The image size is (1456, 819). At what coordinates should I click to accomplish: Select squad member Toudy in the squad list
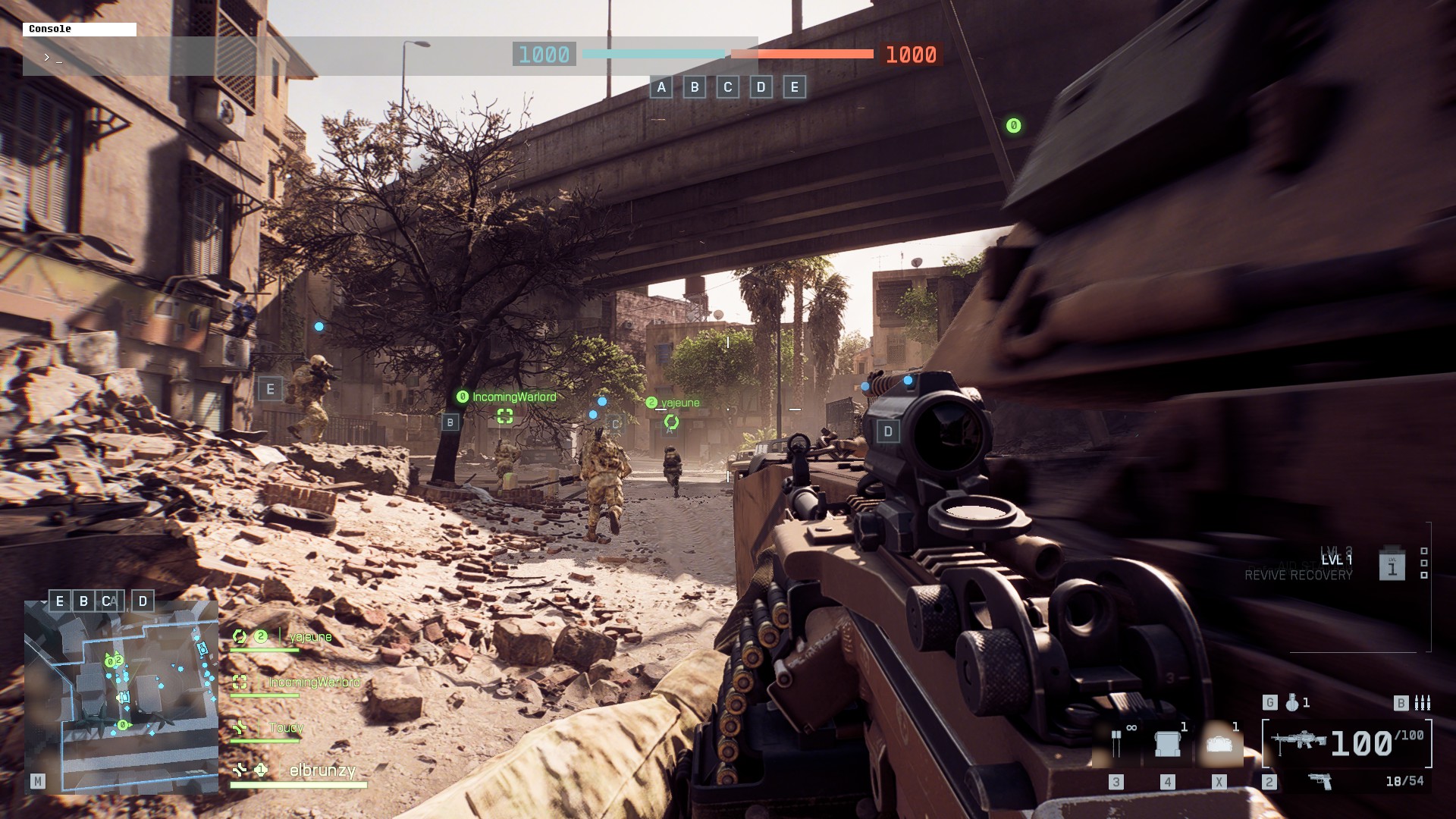[286, 728]
